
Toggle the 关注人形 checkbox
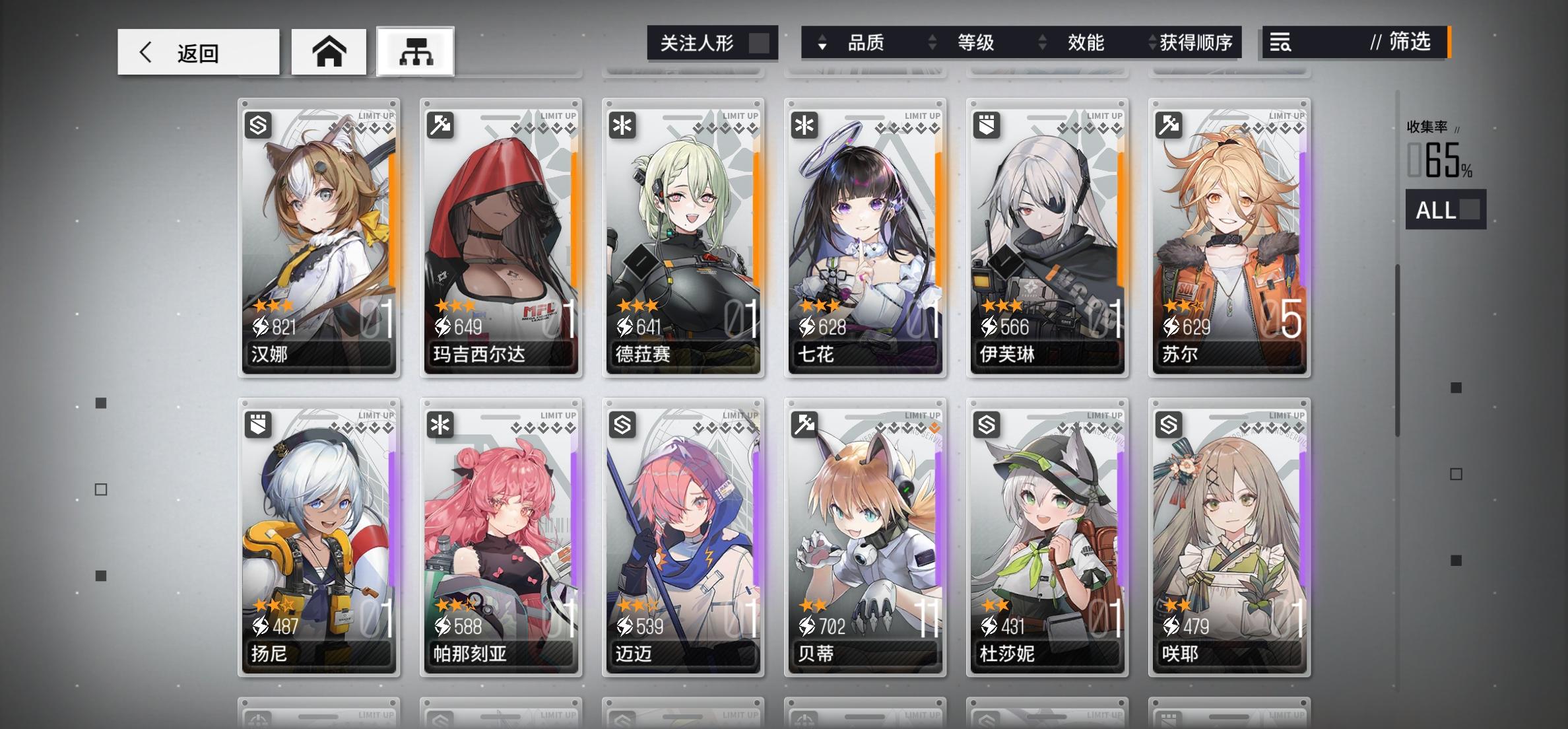pos(760,42)
